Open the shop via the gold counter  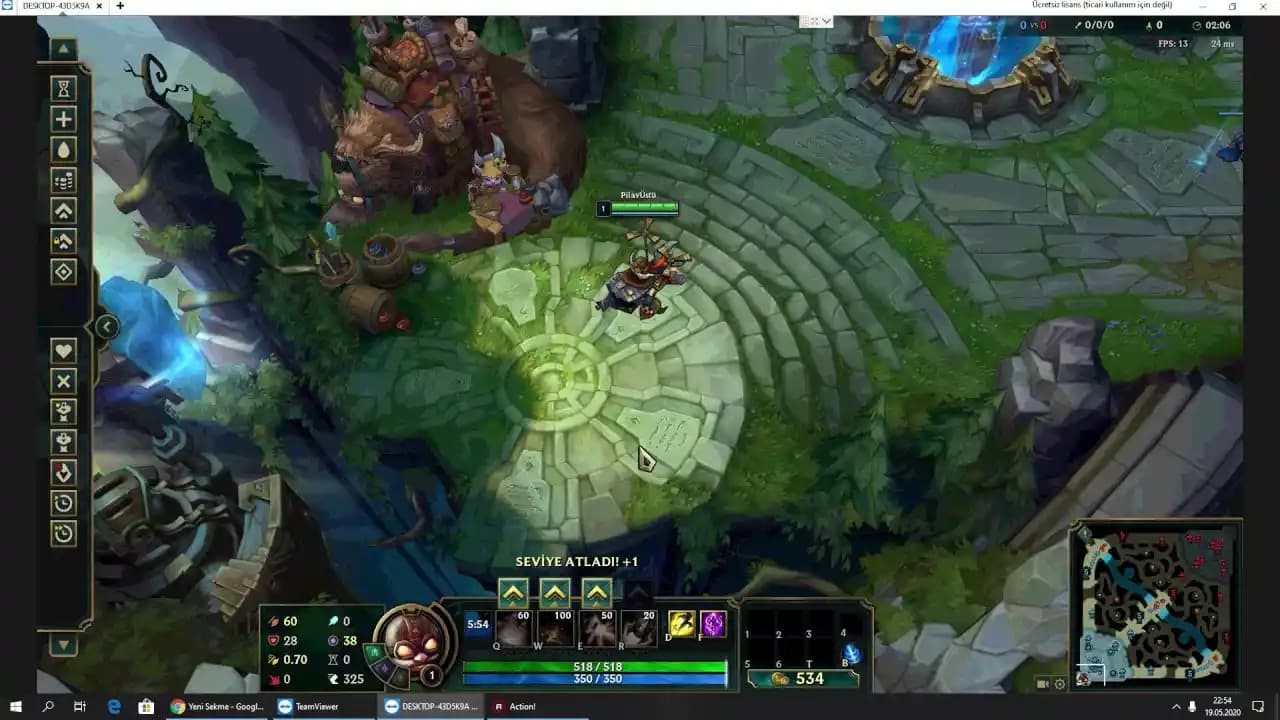(804, 678)
